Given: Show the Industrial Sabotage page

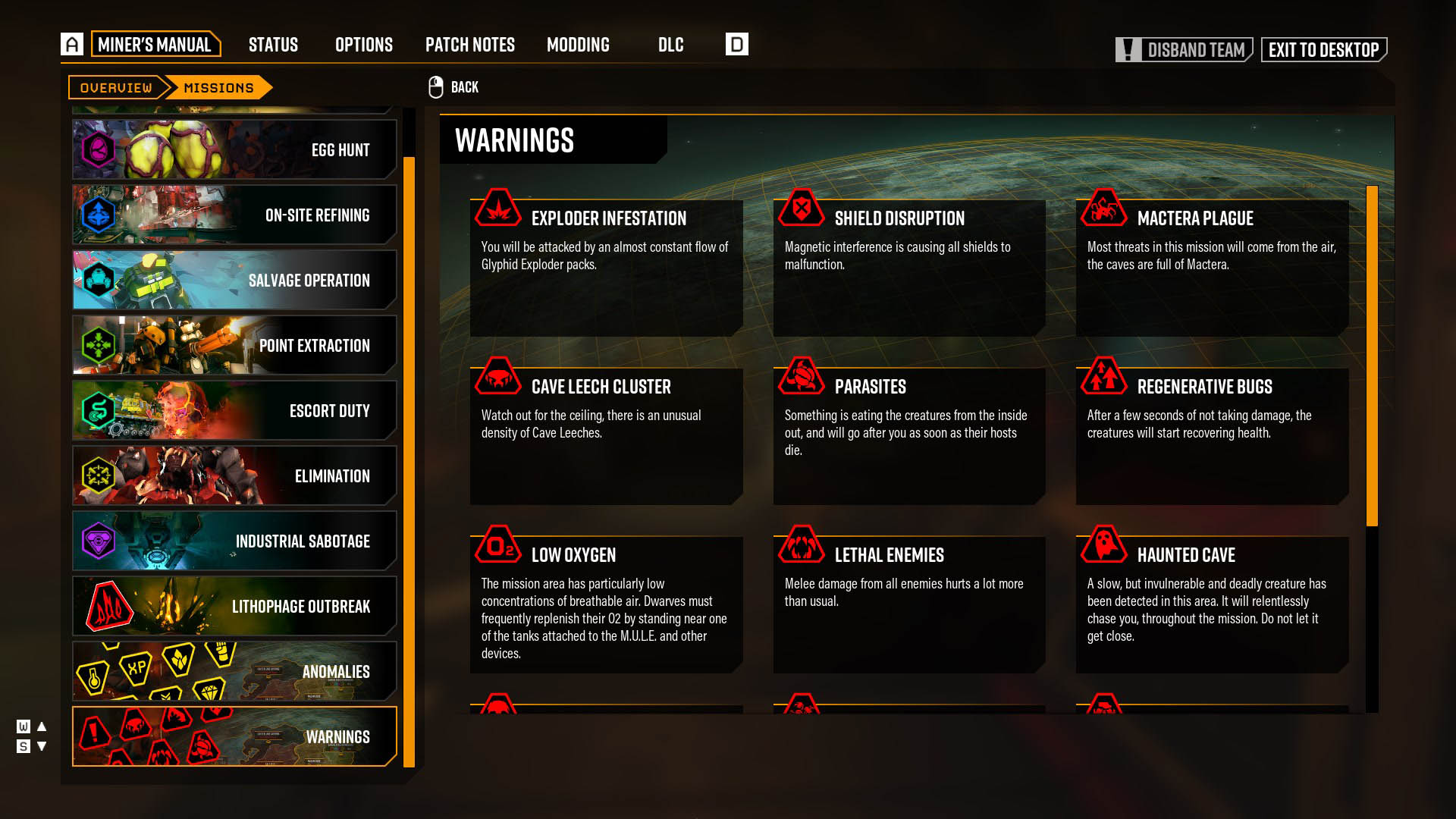Looking at the screenshot, I should pyautogui.click(x=234, y=541).
